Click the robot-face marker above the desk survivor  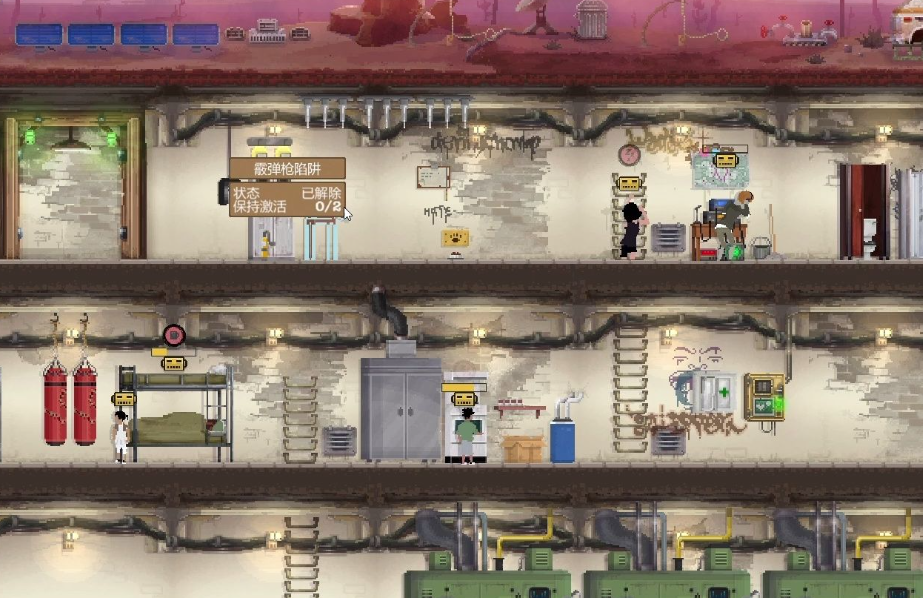pyautogui.click(x=725, y=160)
